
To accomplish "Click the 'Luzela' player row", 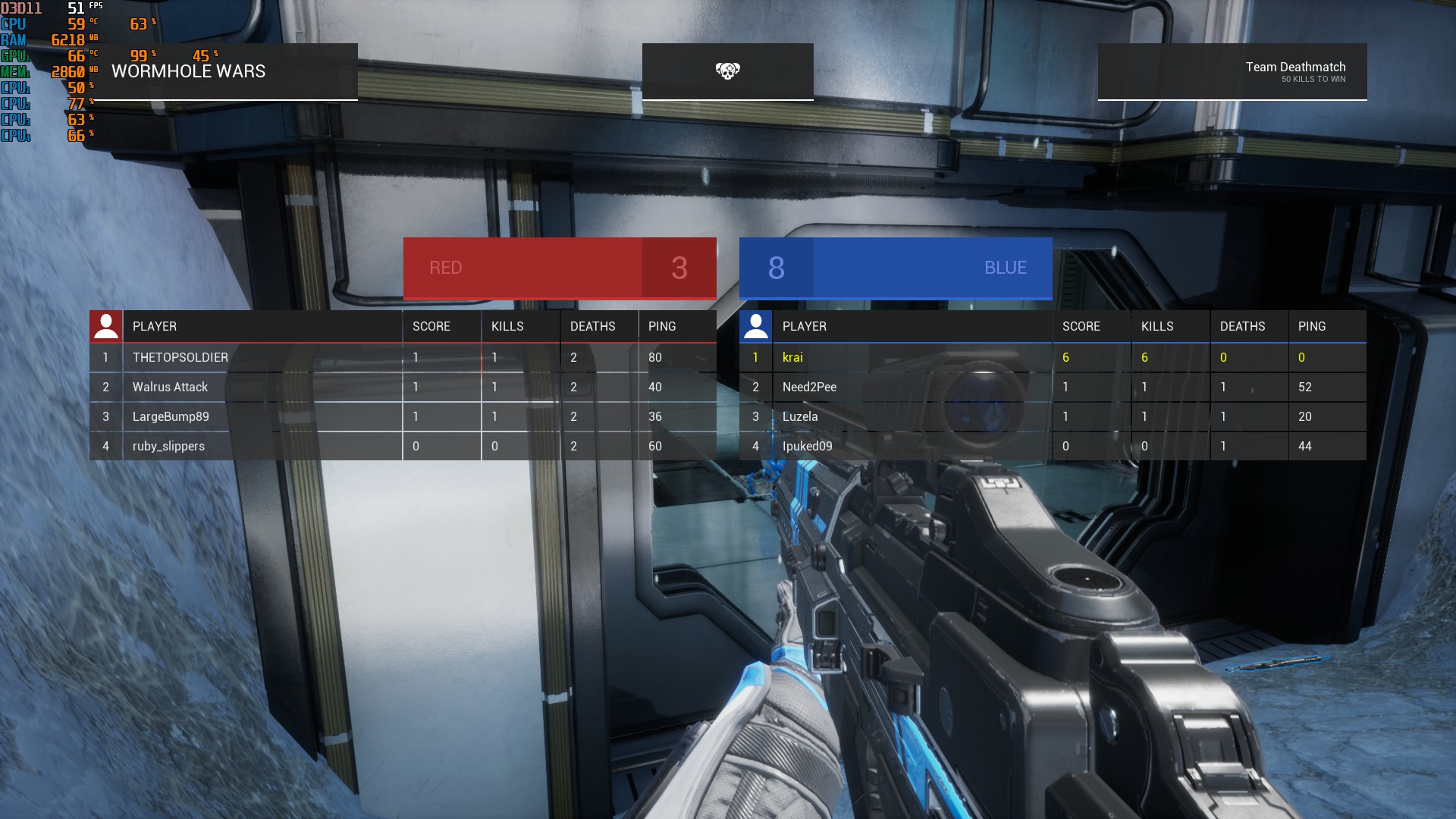I will 799,416.
